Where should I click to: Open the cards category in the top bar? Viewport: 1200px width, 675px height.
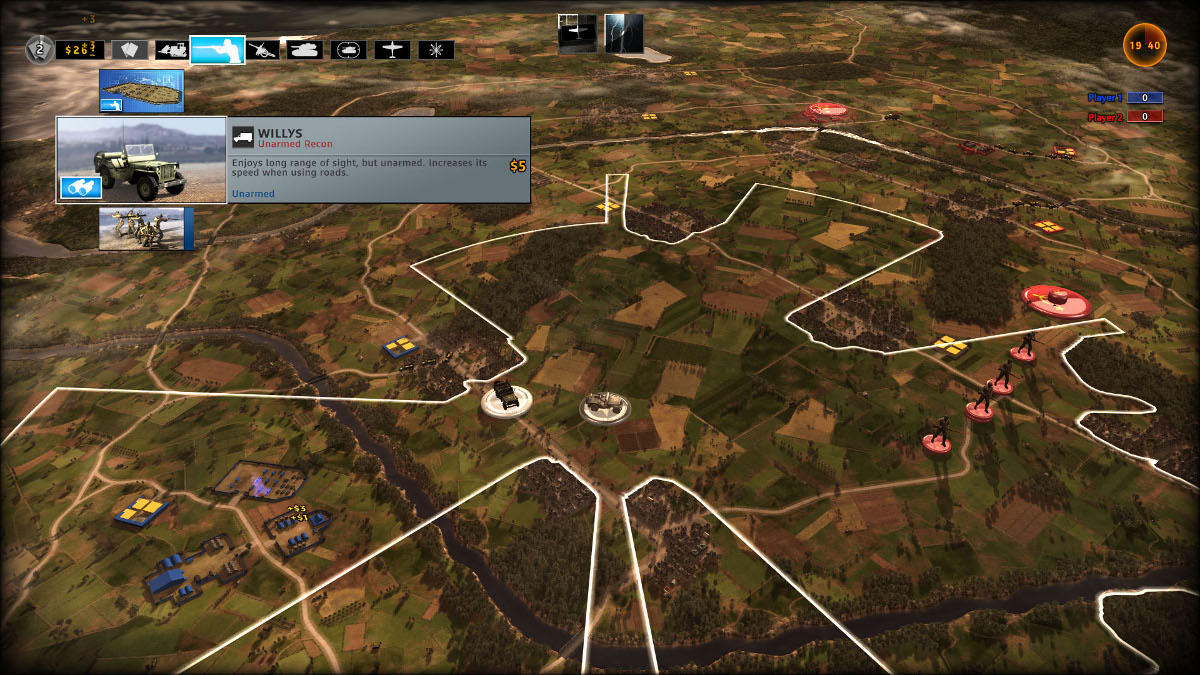(129, 49)
